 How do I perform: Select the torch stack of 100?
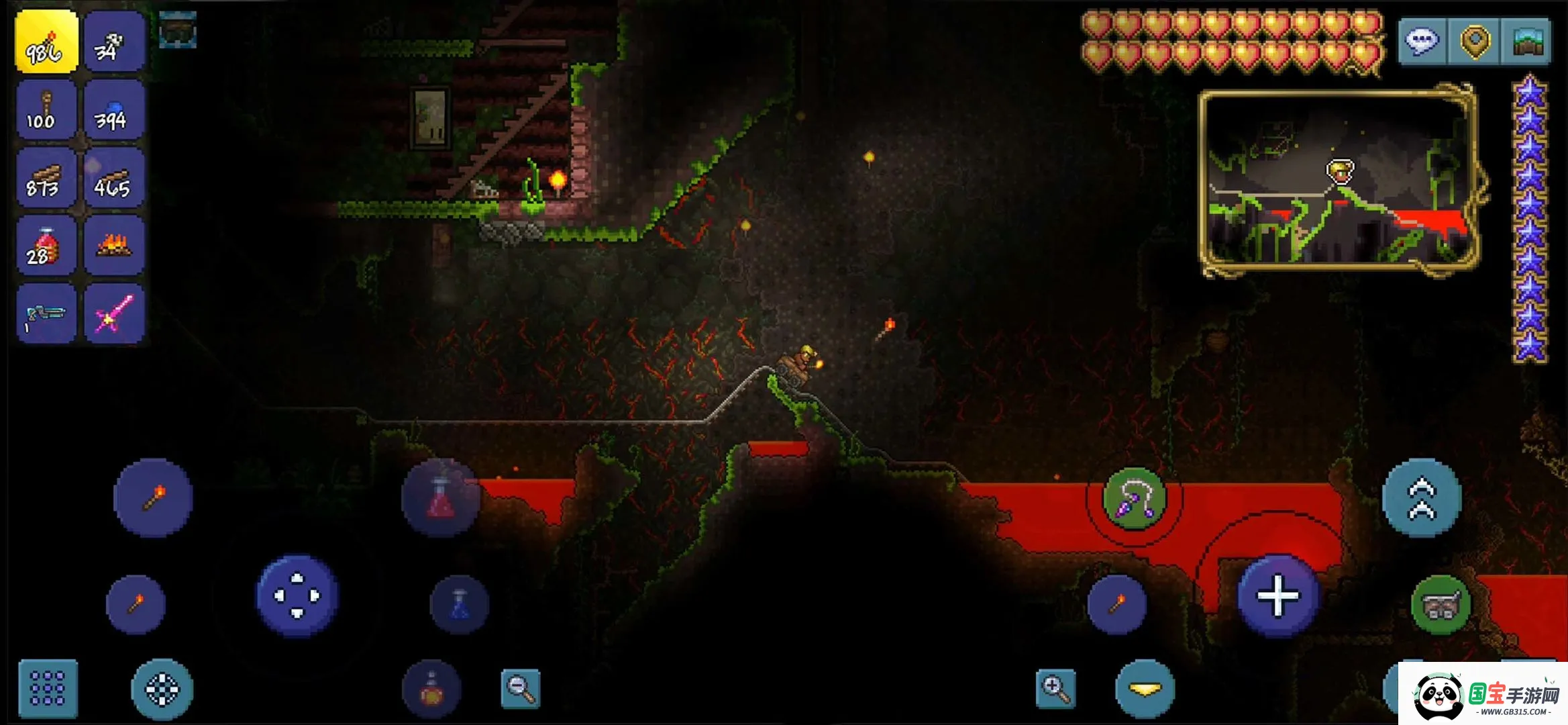[x=46, y=109]
